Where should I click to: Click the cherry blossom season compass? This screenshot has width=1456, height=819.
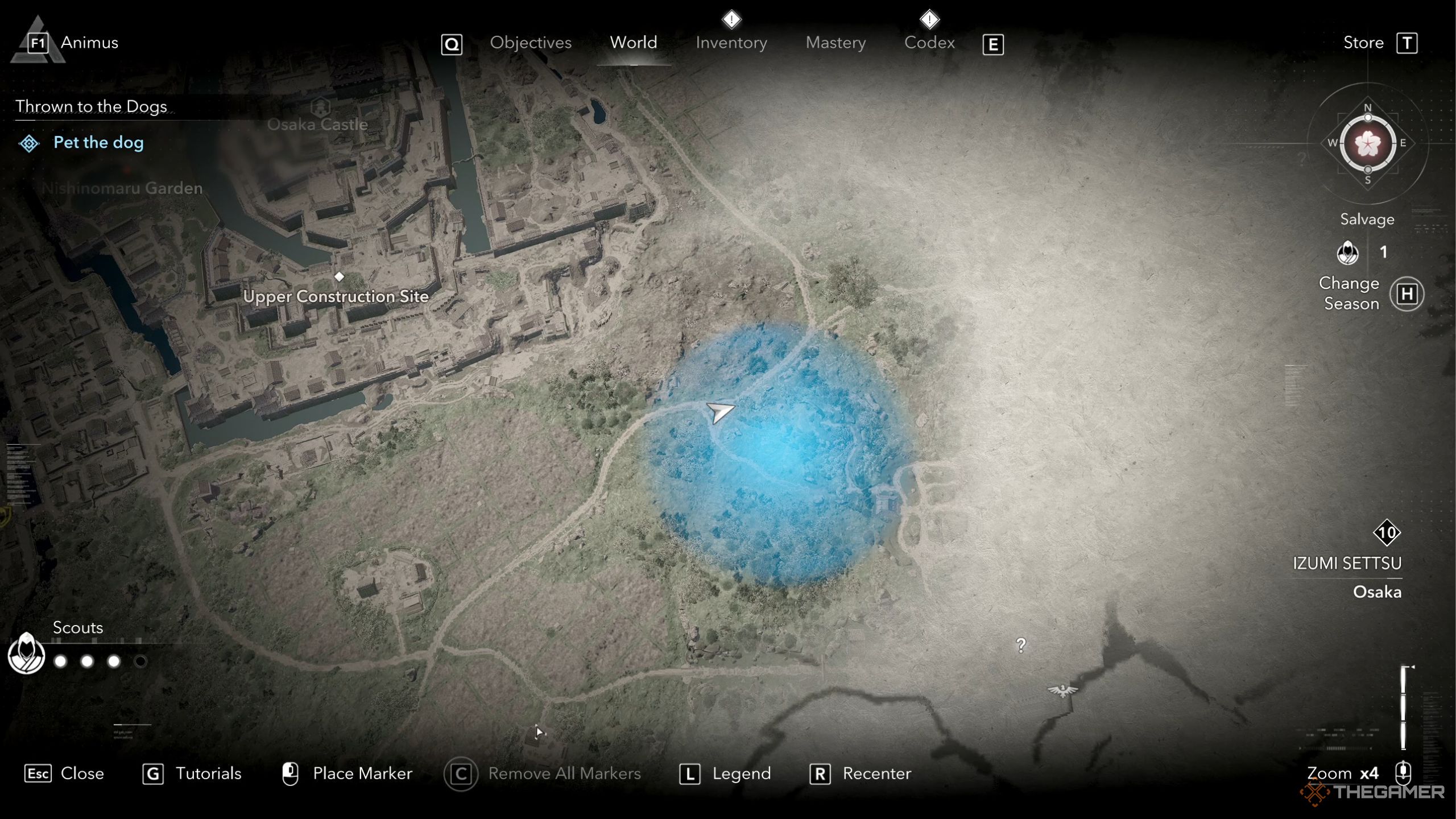click(1367, 143)
